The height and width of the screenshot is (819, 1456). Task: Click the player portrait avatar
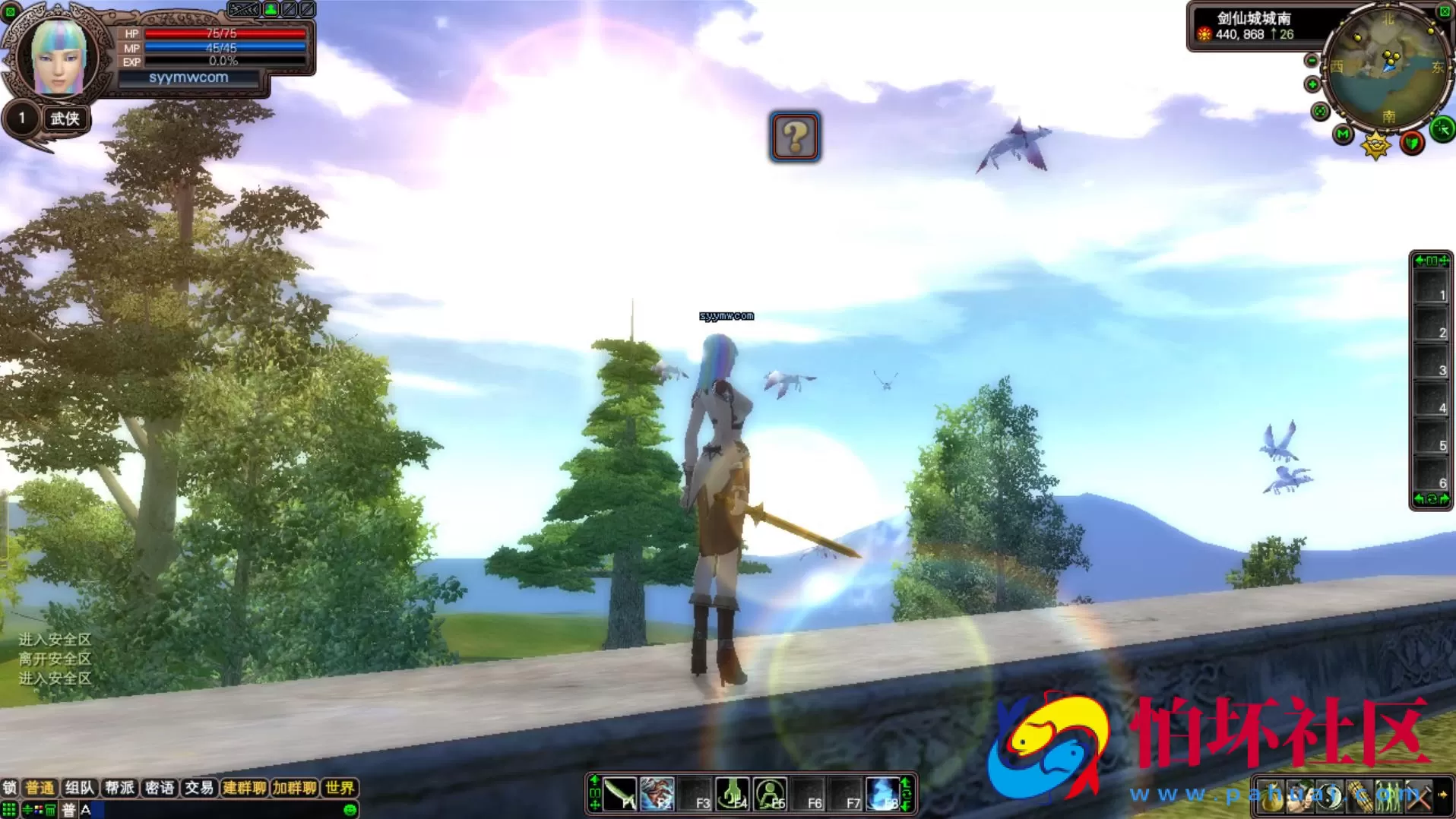pos(58,57)
